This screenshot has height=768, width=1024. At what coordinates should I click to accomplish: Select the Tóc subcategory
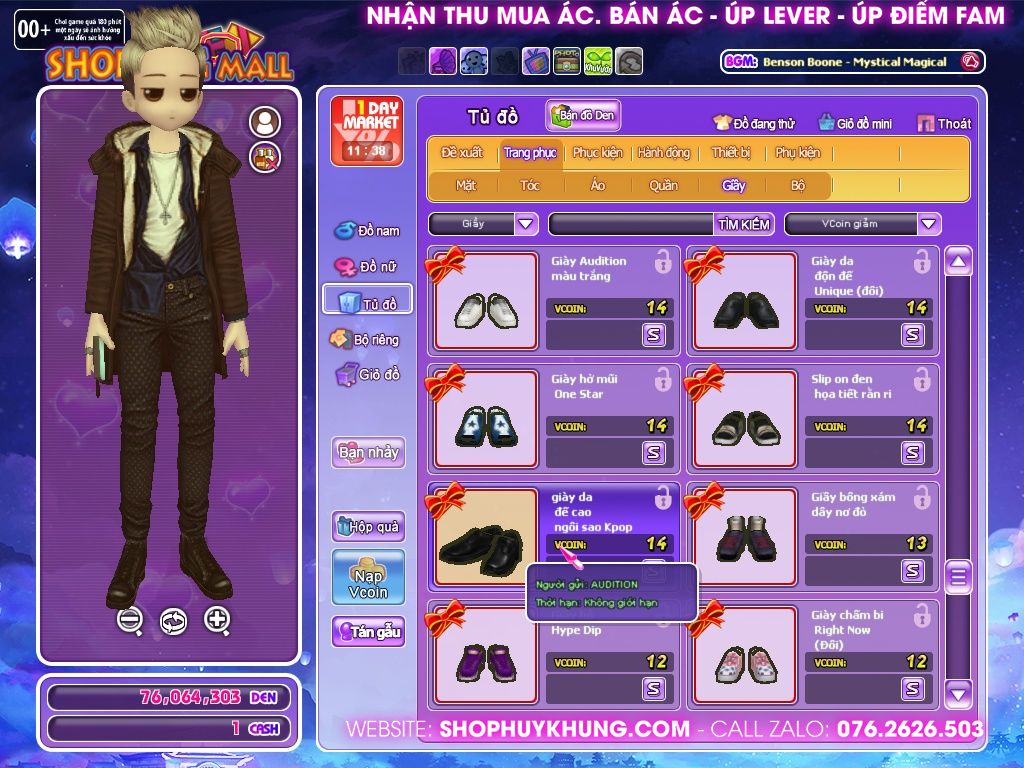(x=529, y=185)
